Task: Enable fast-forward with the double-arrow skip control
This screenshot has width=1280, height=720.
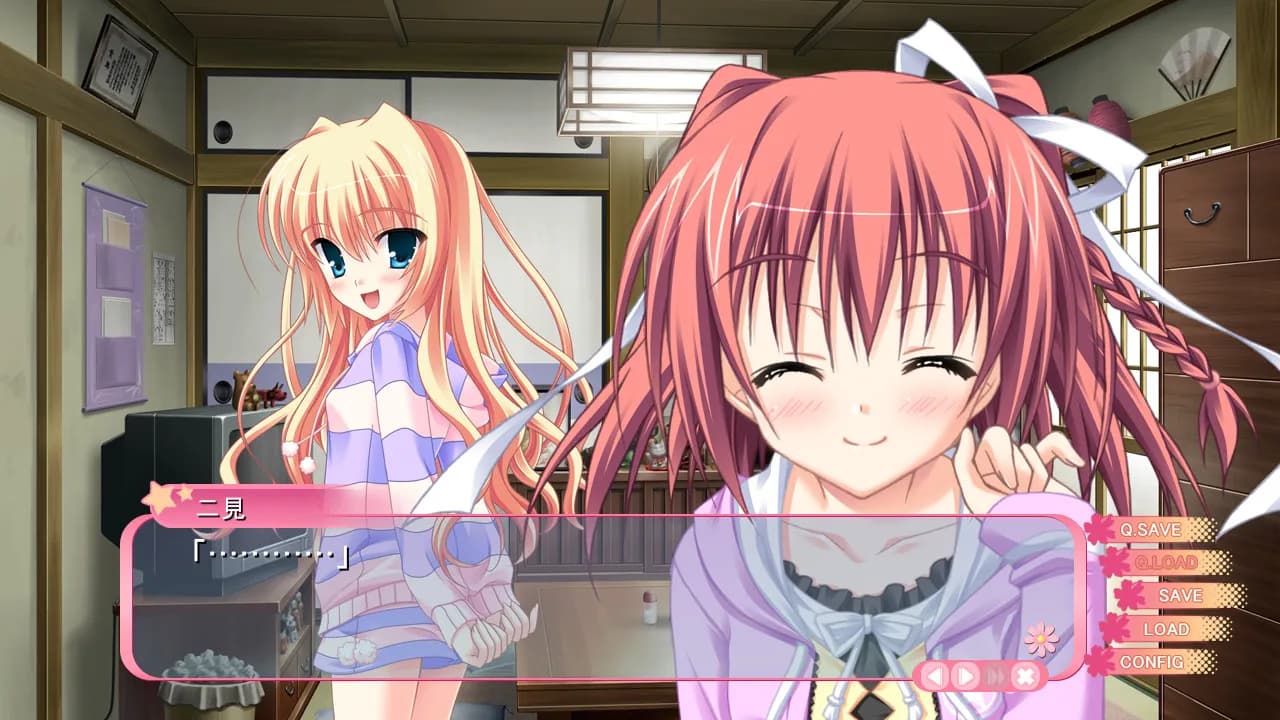Action: (x=995, y=675)
